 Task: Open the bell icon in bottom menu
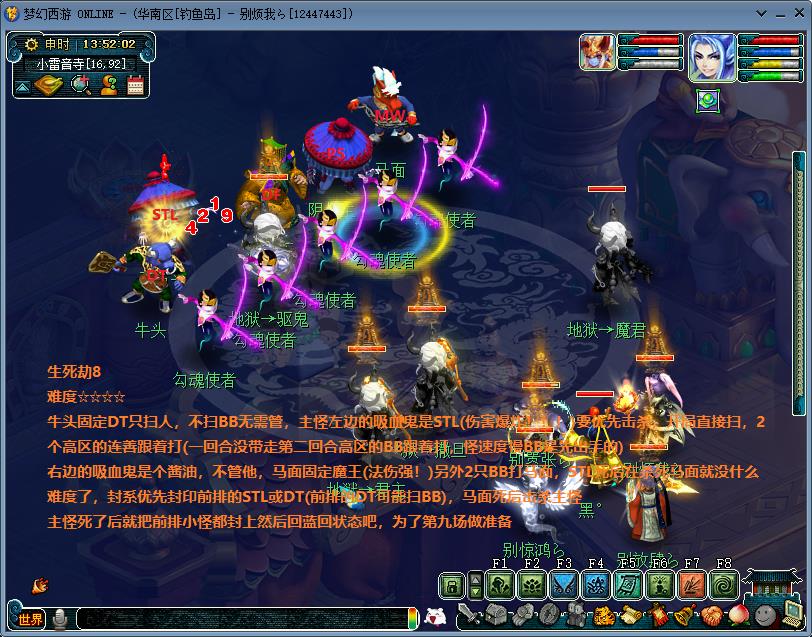[685, 615]
